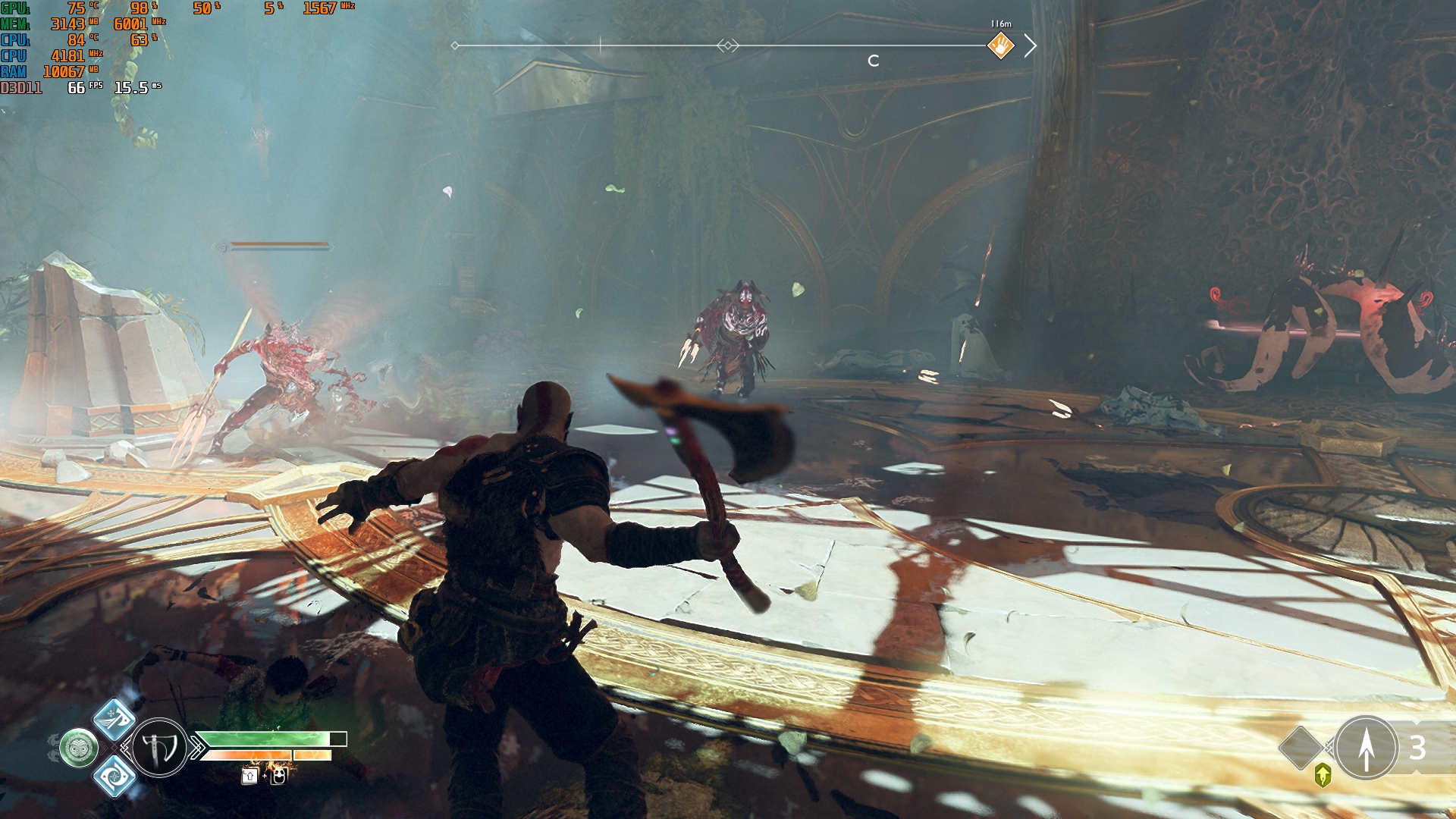Select the Leviathan Axe weapon icon
The height and width of the screenshot is (819, 1456).
tap(159, 748)
